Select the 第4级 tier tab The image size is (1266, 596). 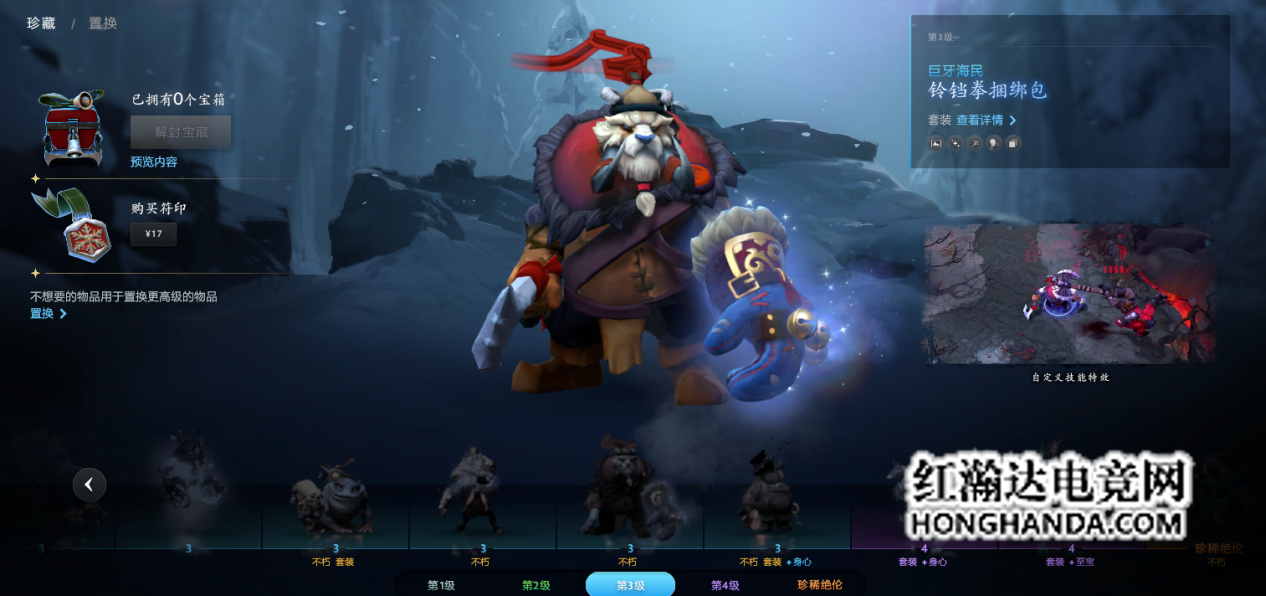coord(725,585)
